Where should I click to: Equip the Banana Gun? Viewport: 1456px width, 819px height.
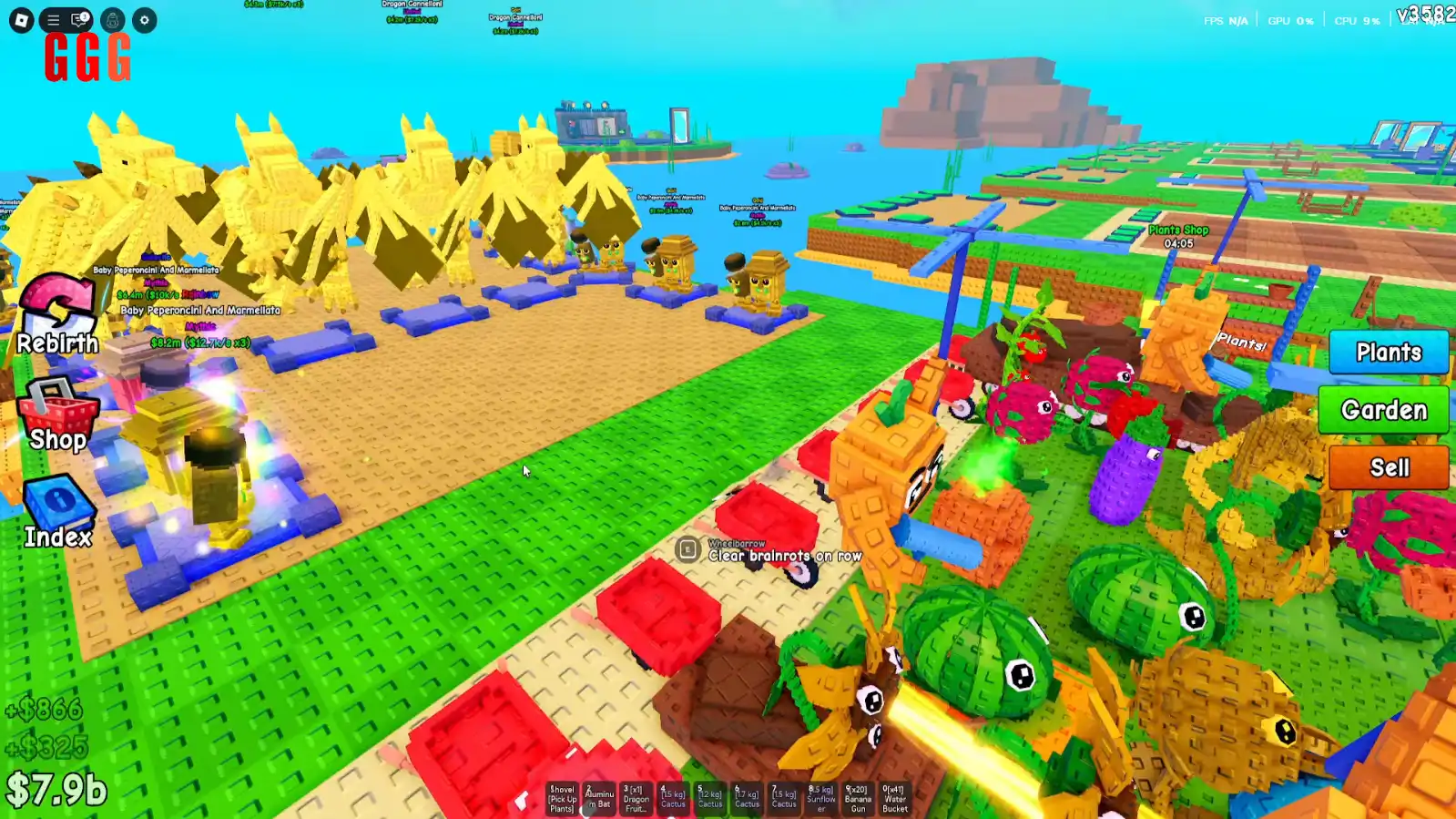click(x=858, y=799)
